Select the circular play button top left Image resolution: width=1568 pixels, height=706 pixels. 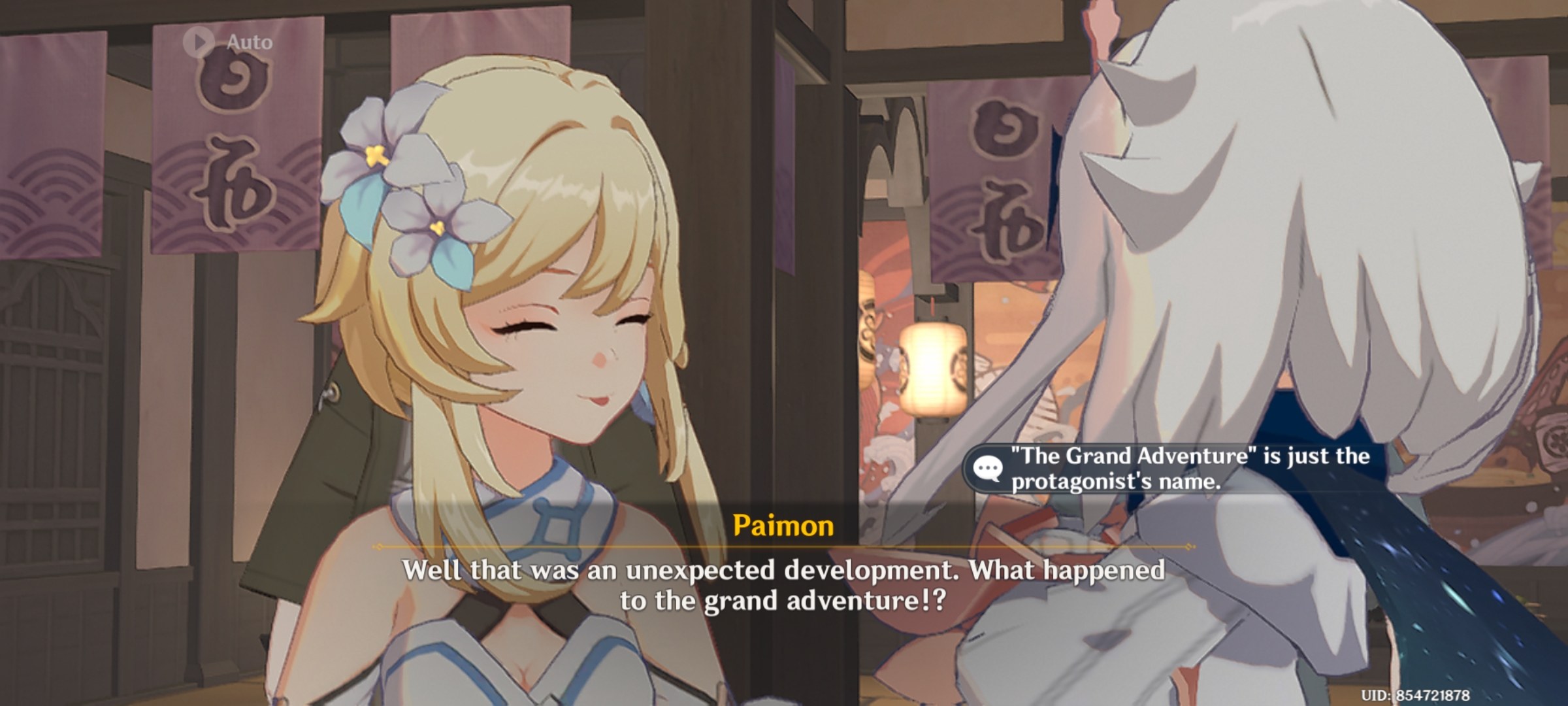pyautogui.click(x=200, y=43)
